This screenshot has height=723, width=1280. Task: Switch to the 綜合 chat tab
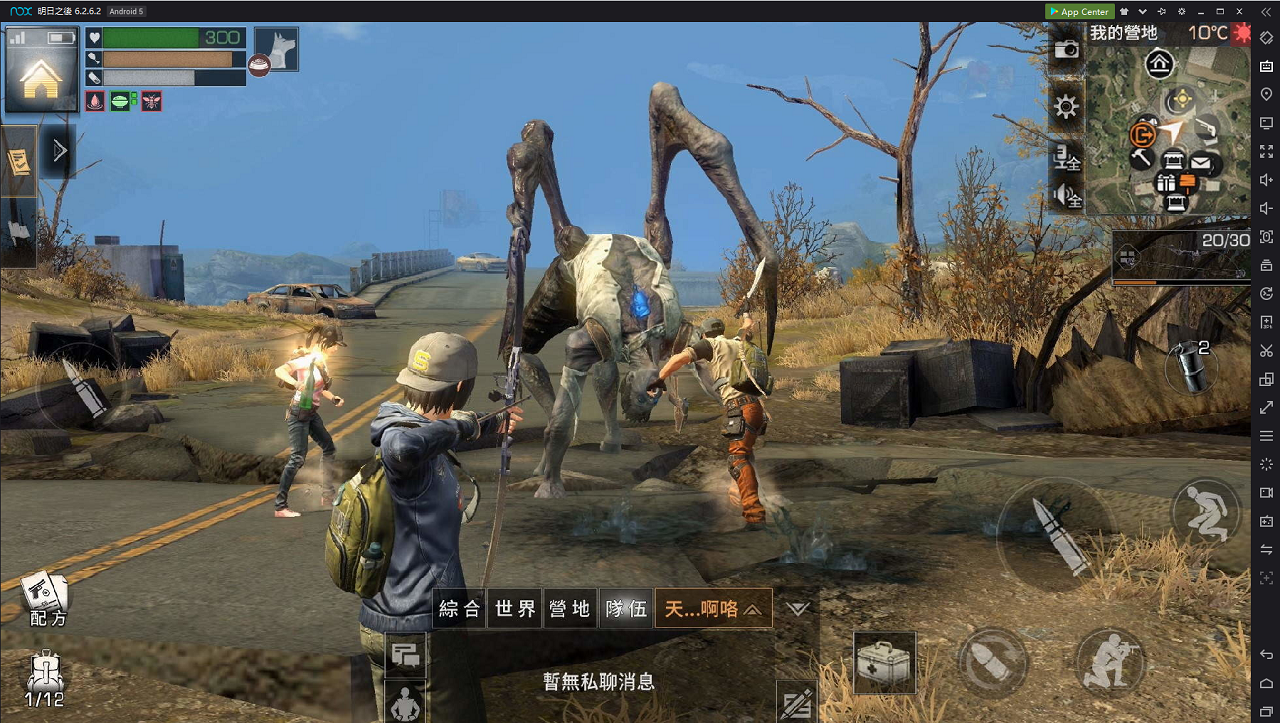click(x=460, y=608)
